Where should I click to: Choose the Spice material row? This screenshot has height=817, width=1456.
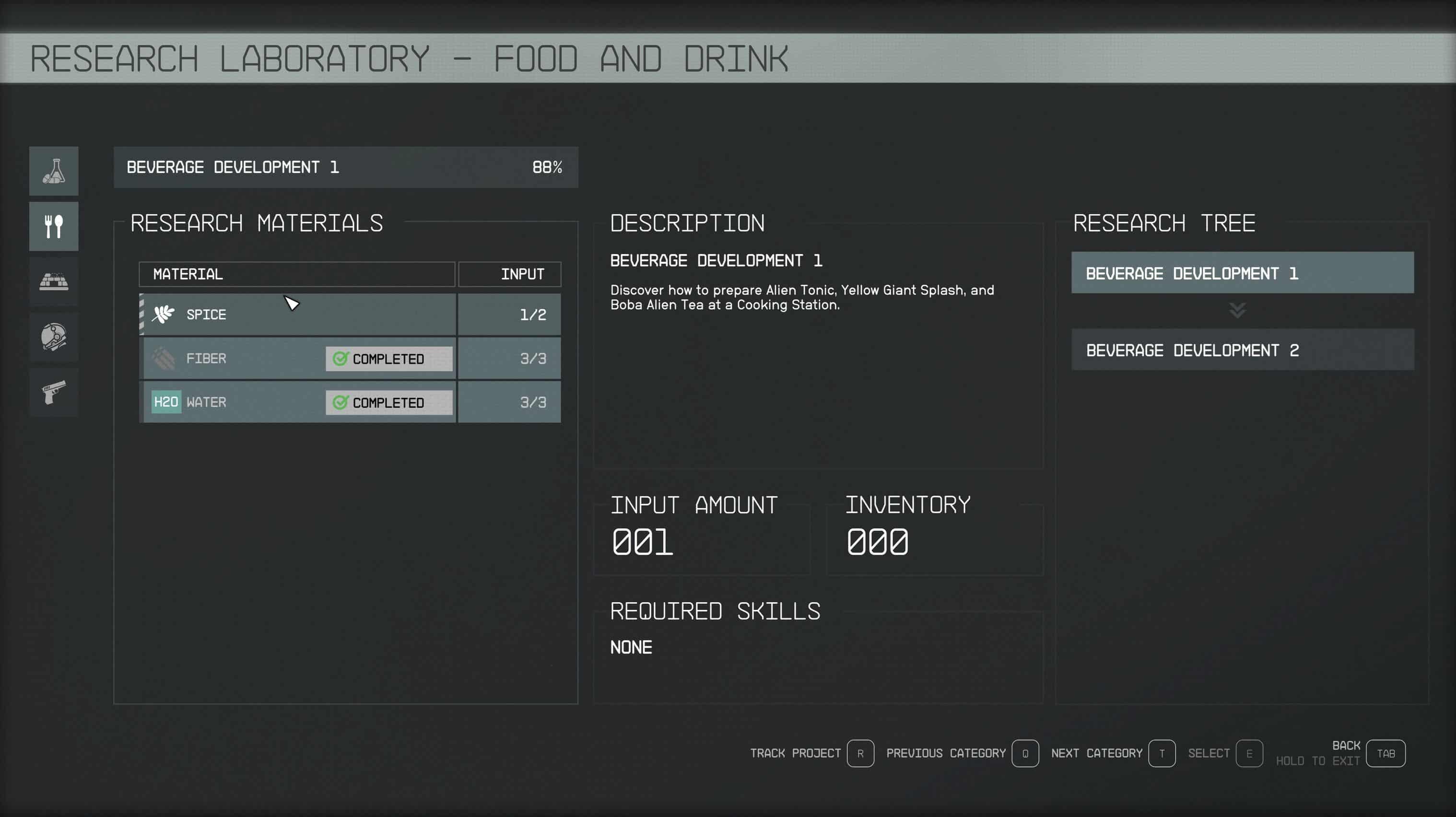pos(297,314)
